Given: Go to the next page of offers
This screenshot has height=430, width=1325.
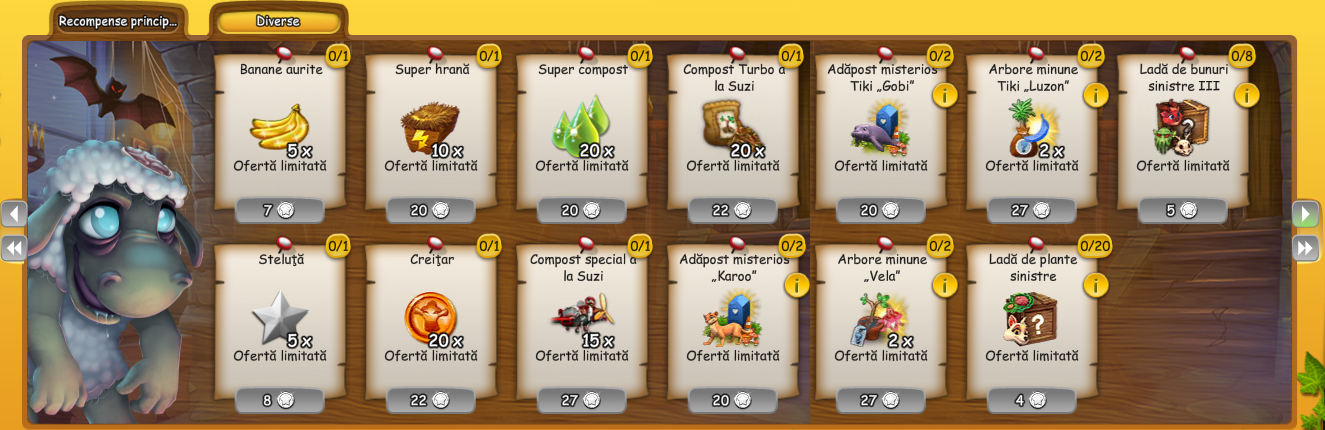Looking at the screenshot, I should (1305, 214).
